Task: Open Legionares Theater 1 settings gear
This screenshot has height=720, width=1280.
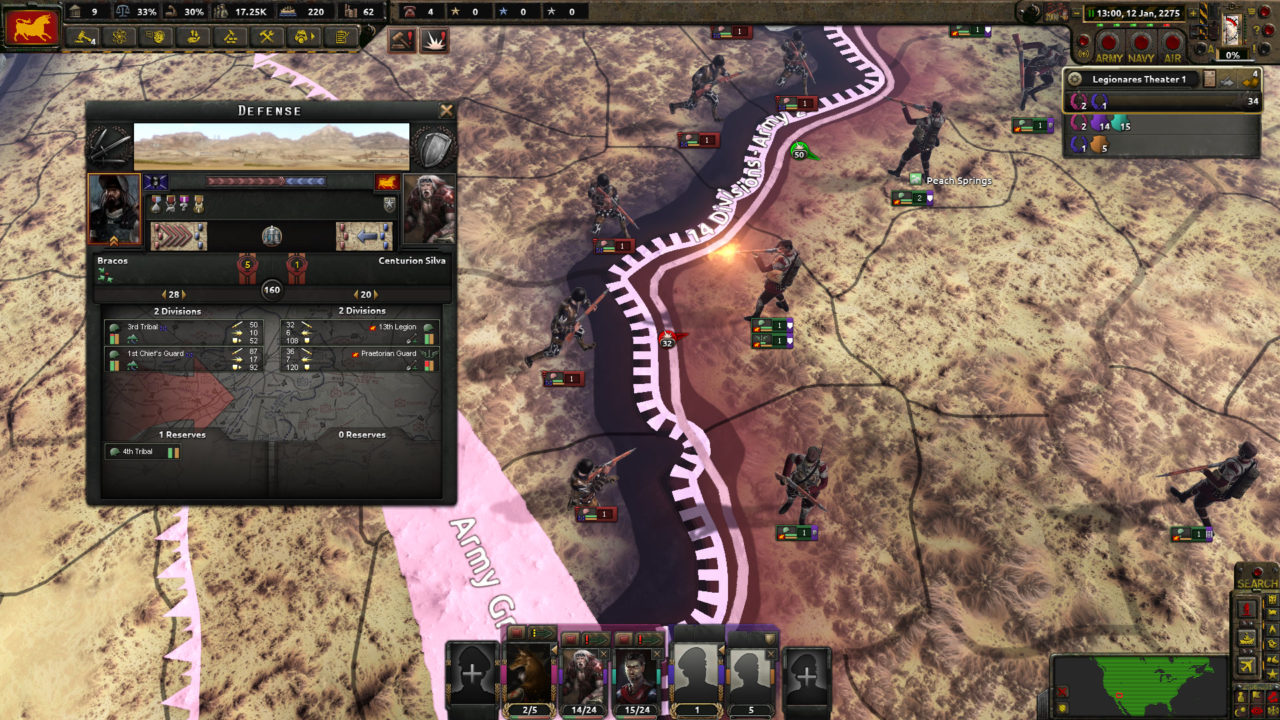Action: [x=1075, y=78]
